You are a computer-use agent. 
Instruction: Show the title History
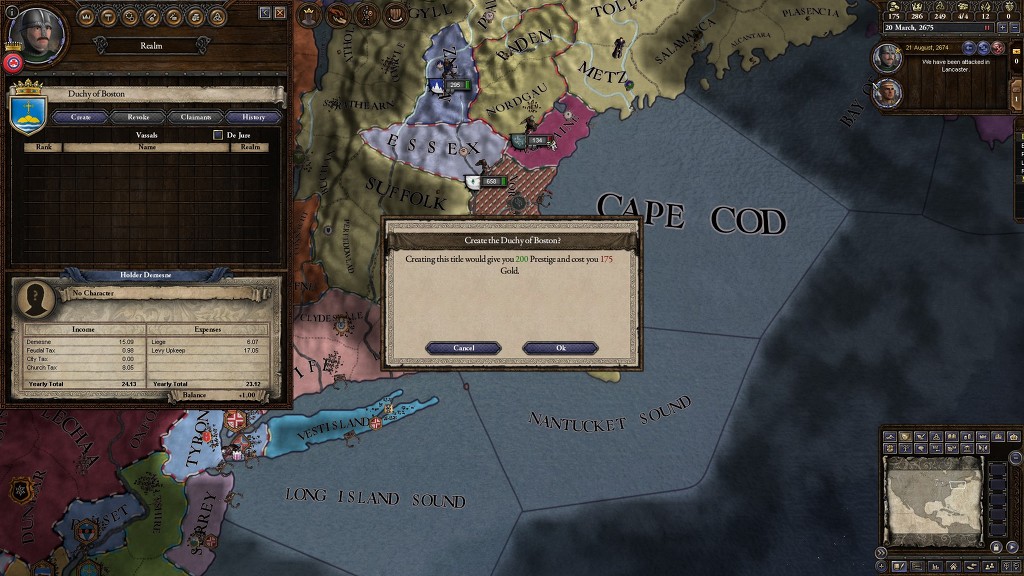coord(253,117)
